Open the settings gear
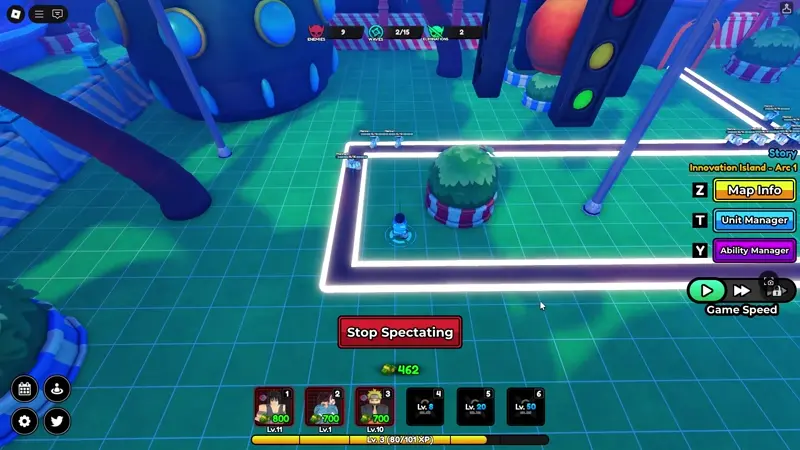 pyautogui.click(x=25, y=421)
